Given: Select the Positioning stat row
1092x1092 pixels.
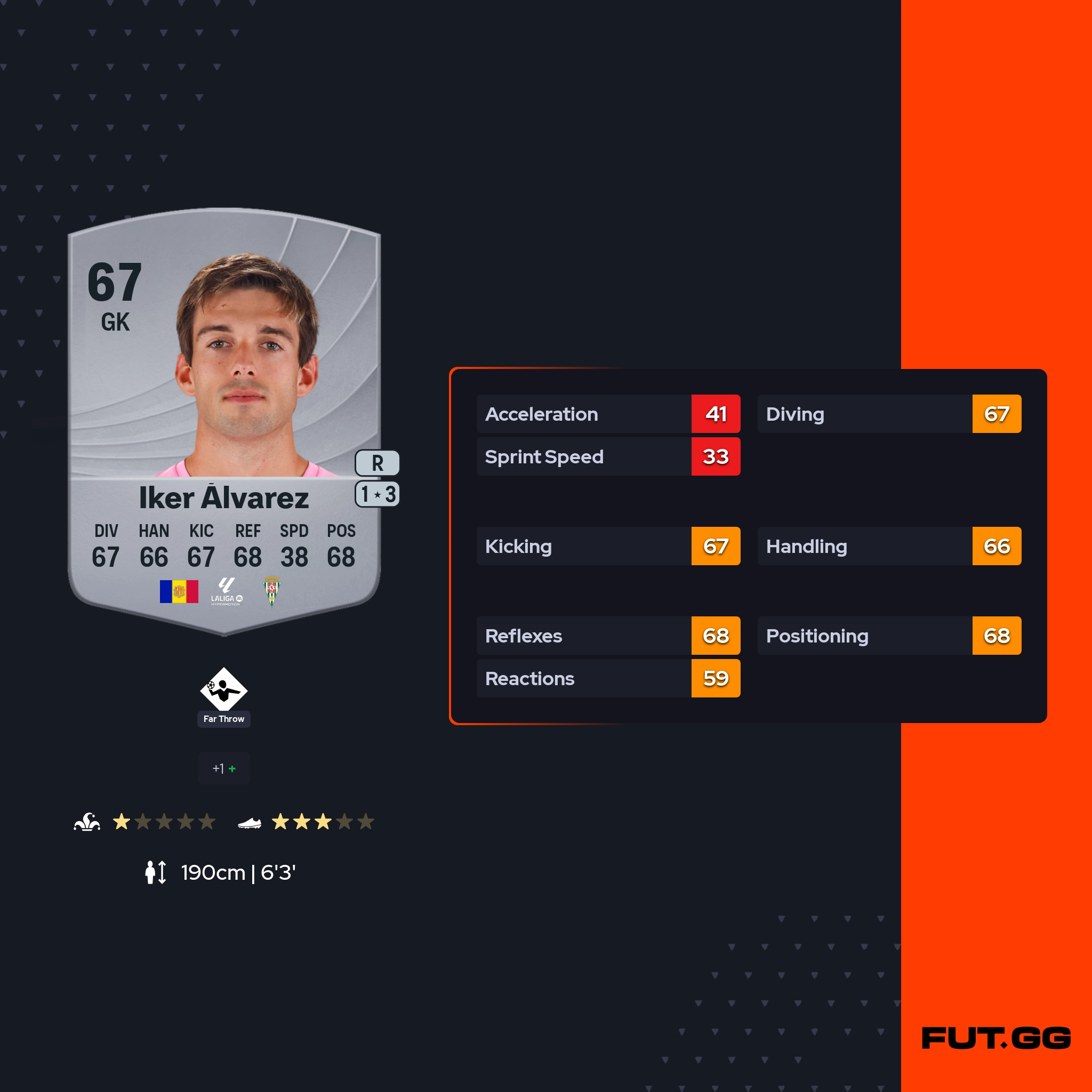Looking at the screenshot, I should pos(889,635).
